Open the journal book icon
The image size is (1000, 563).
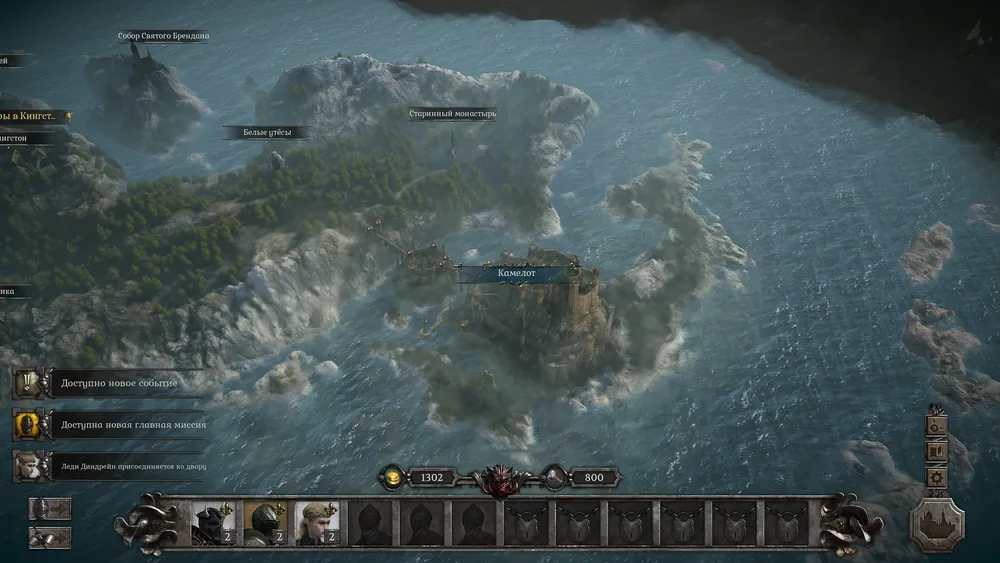(937, 451)
